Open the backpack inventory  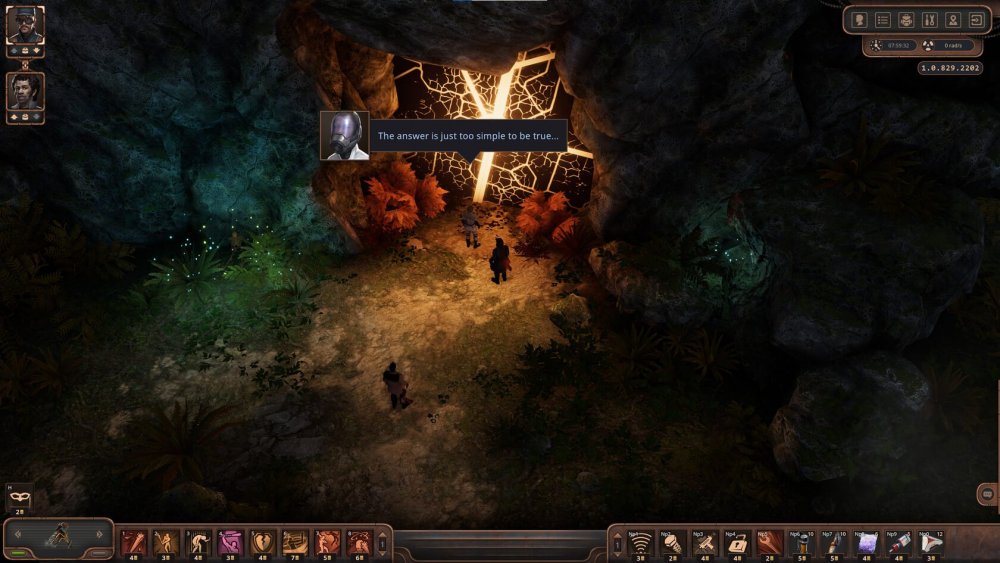tap(906, 19)
